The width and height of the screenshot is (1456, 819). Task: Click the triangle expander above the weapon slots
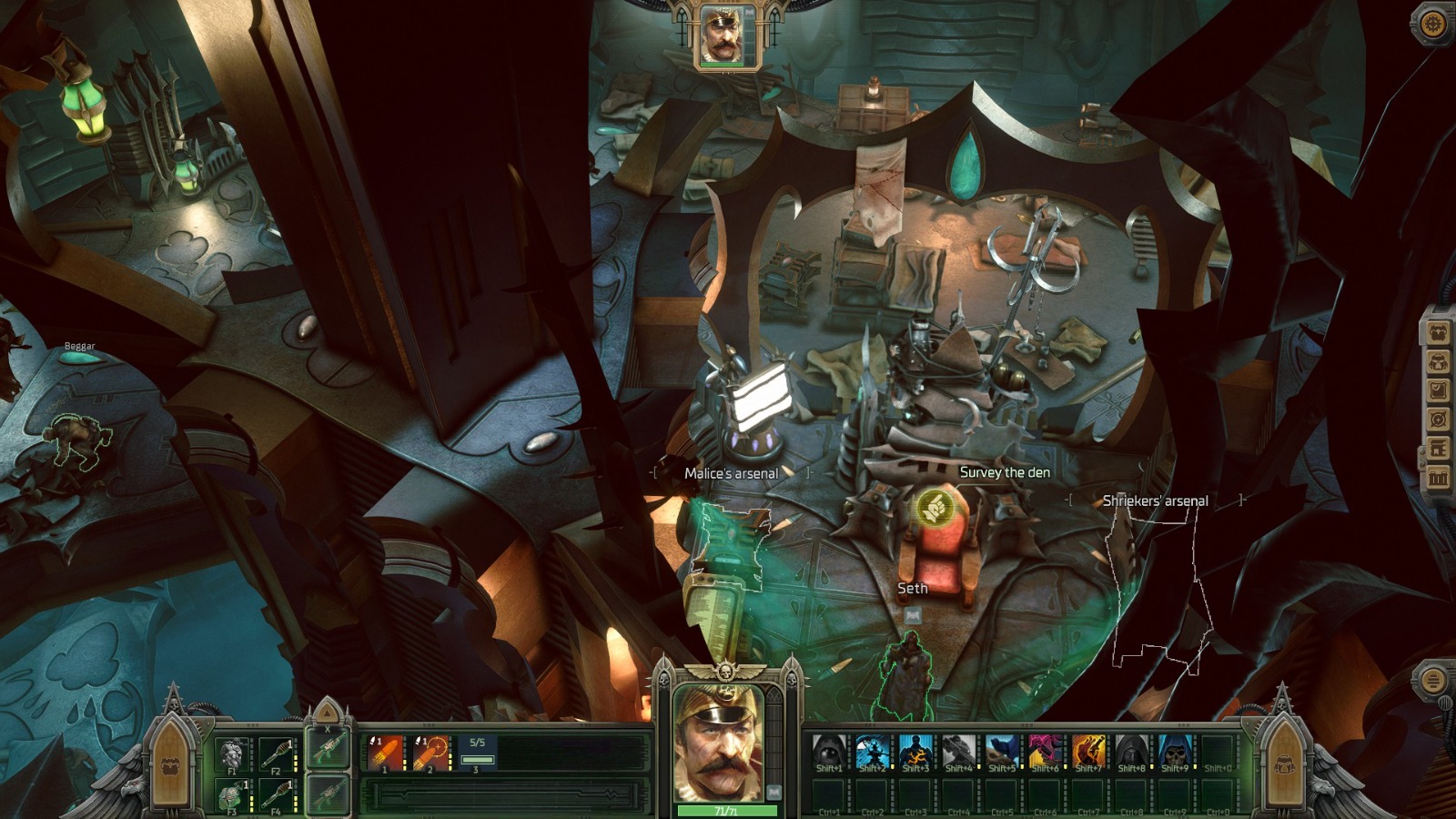pos(328,713)
